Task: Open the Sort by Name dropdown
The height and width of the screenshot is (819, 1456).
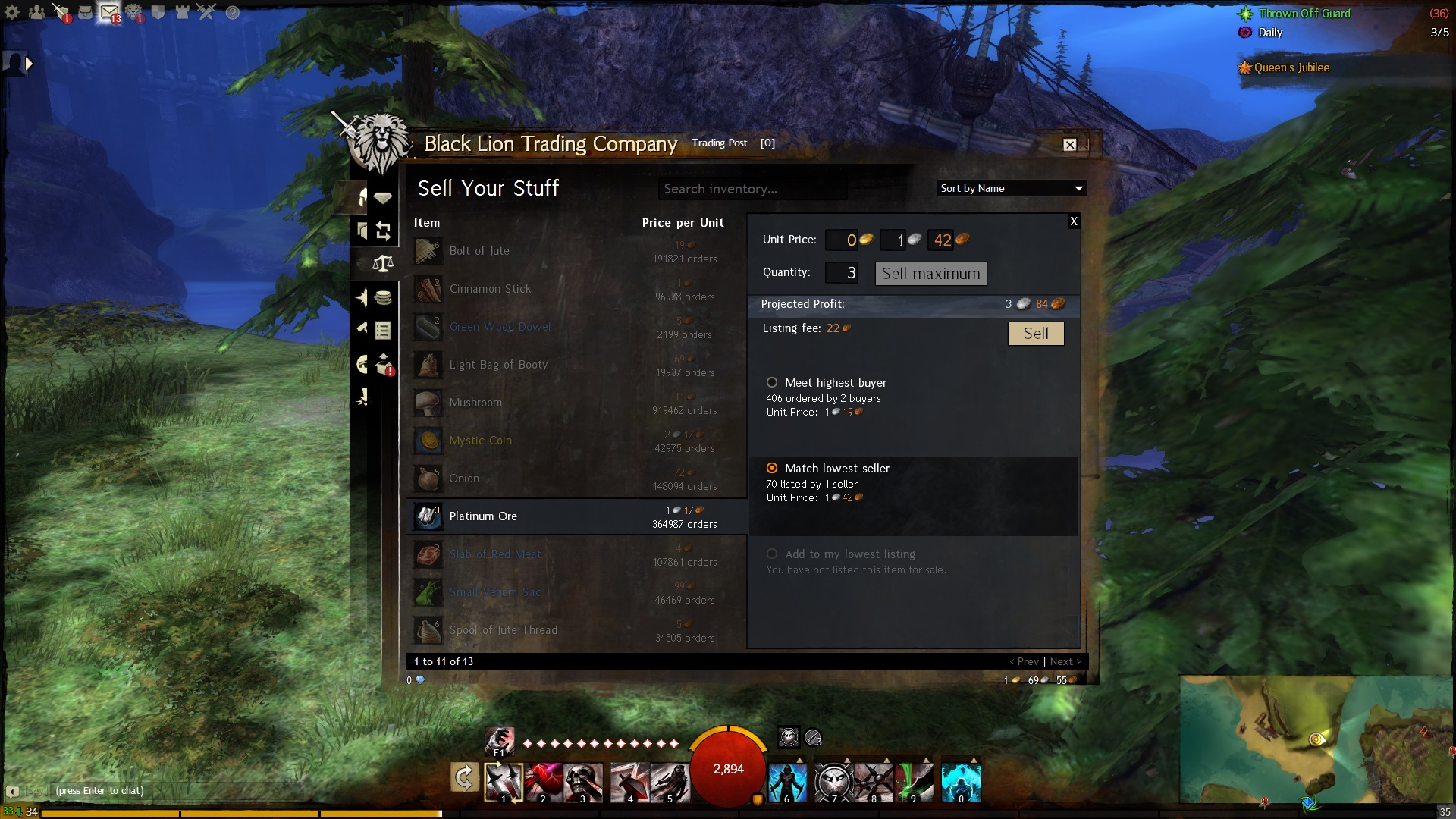Action: (1011, 188)
